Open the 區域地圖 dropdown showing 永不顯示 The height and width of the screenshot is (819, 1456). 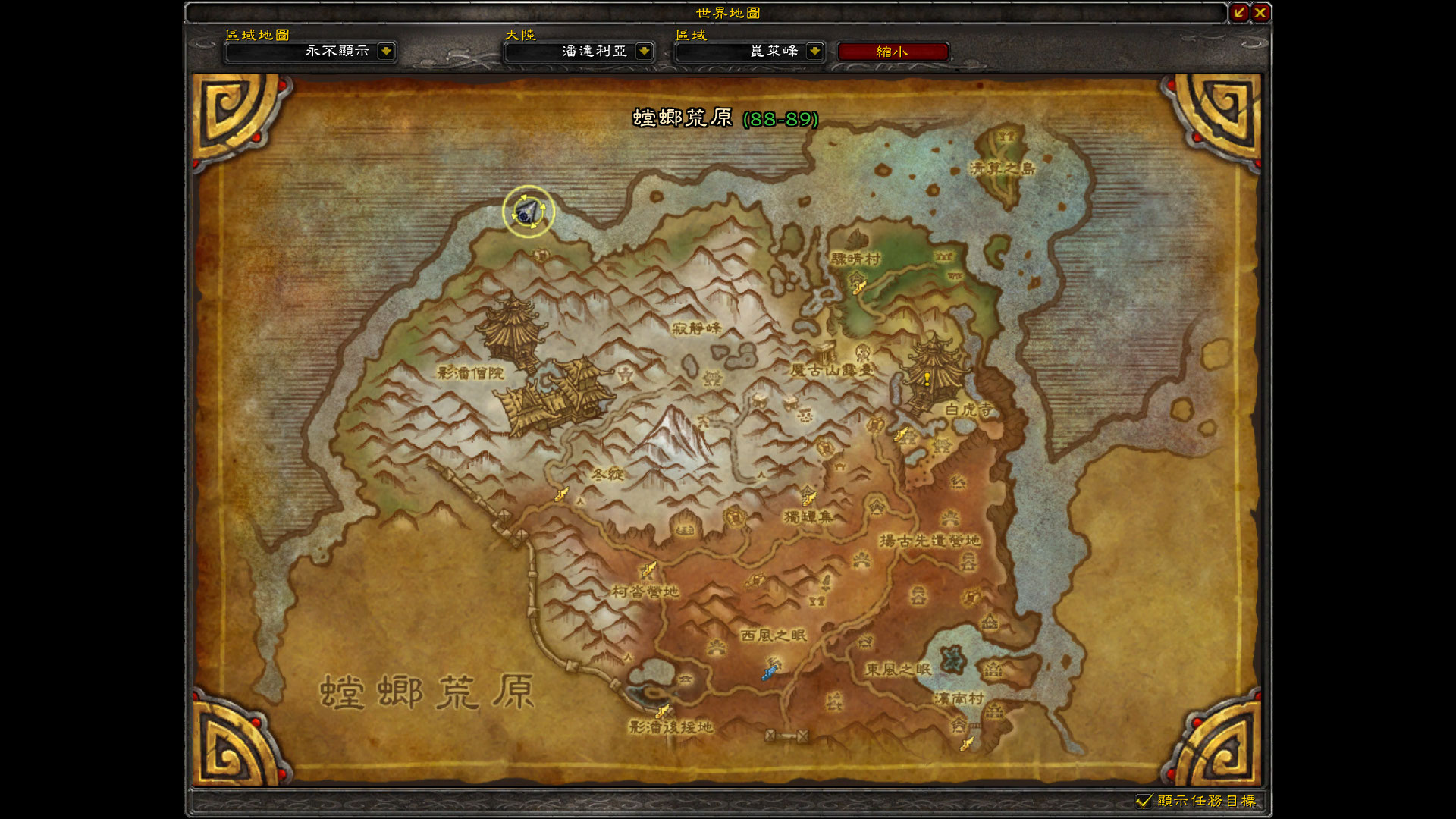pyautogui.click(x=311, y=52)
